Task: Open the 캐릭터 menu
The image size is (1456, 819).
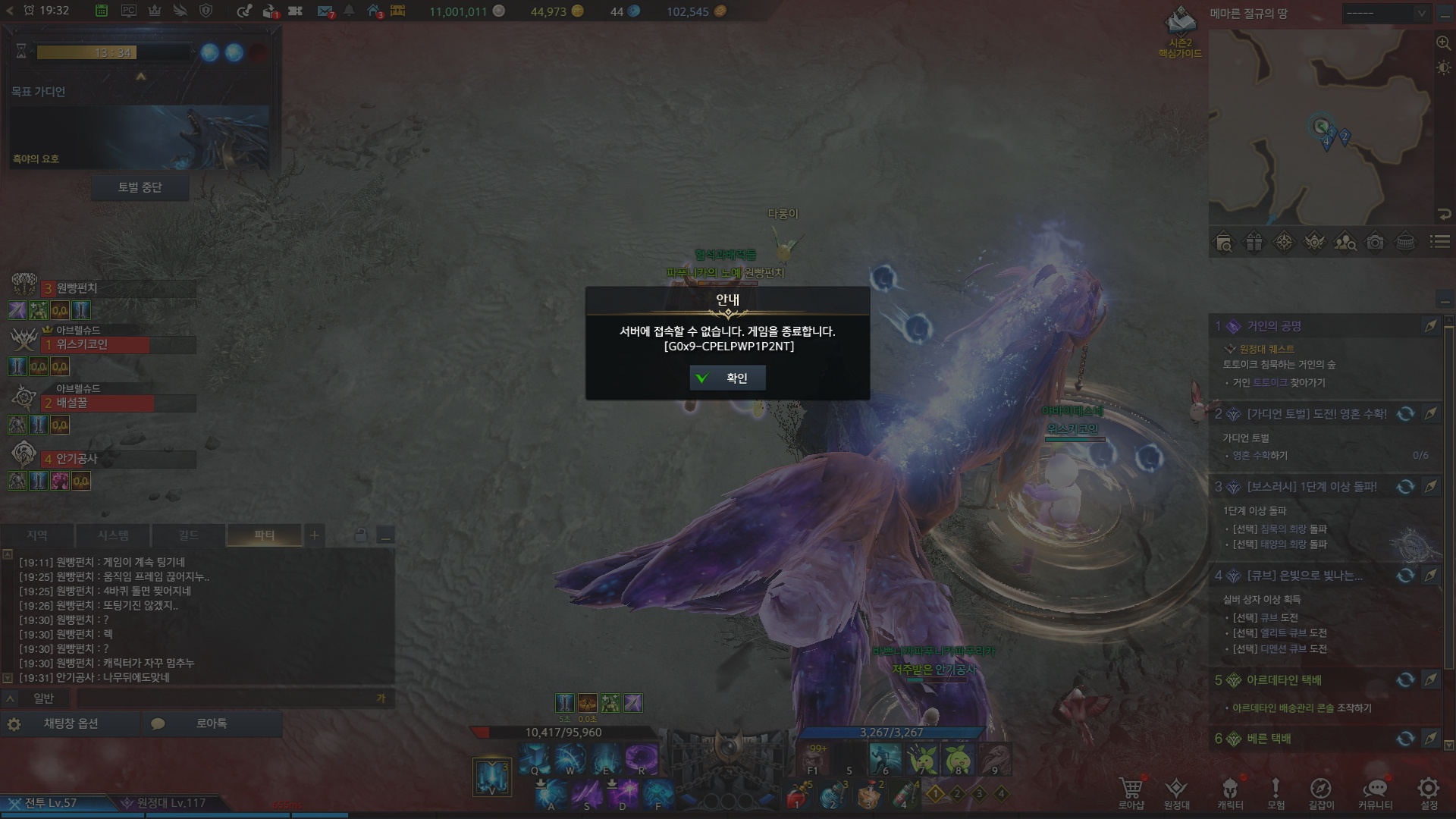Action: click(1230, 792)
